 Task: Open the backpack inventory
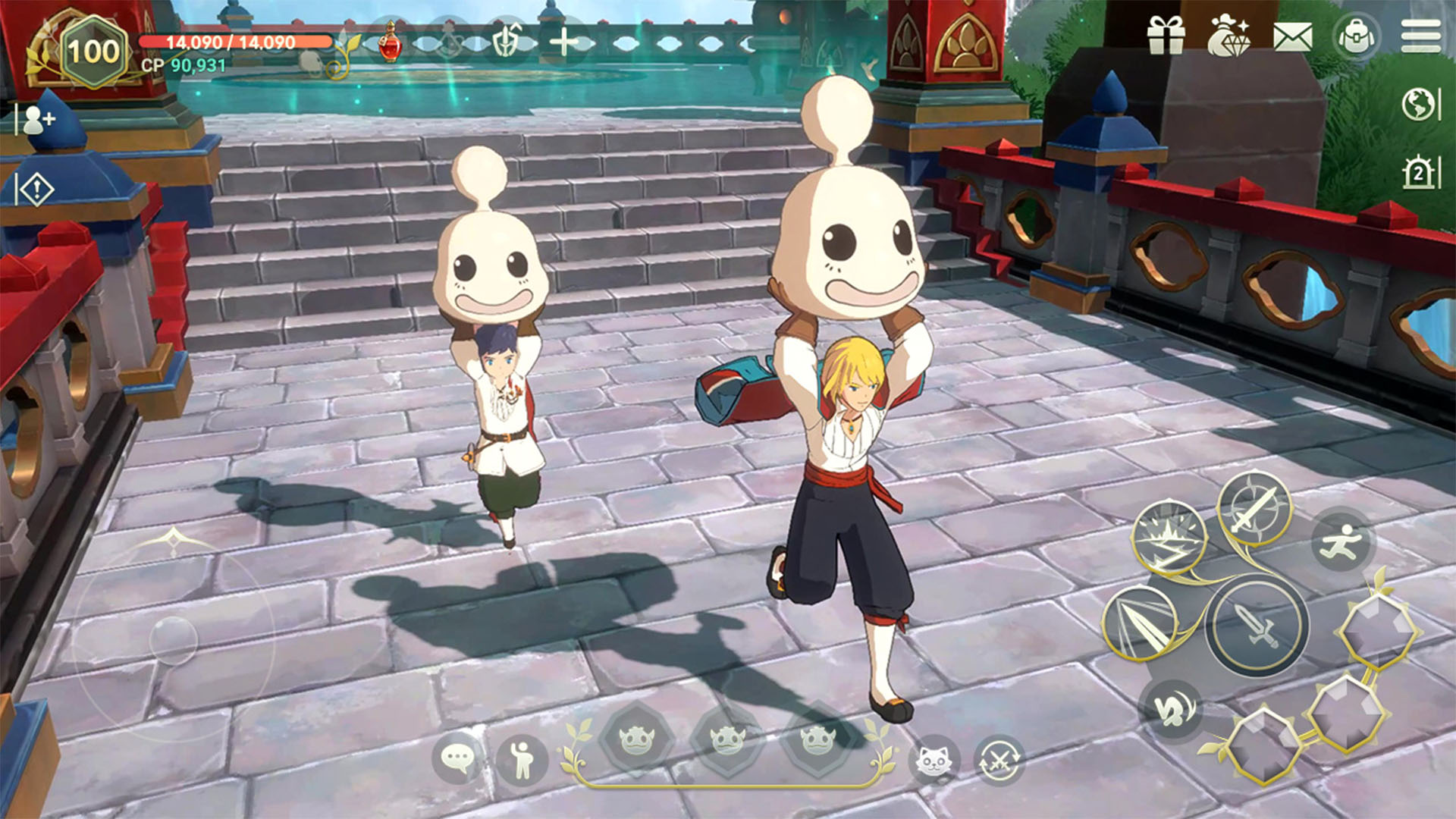pos(1356,36)
